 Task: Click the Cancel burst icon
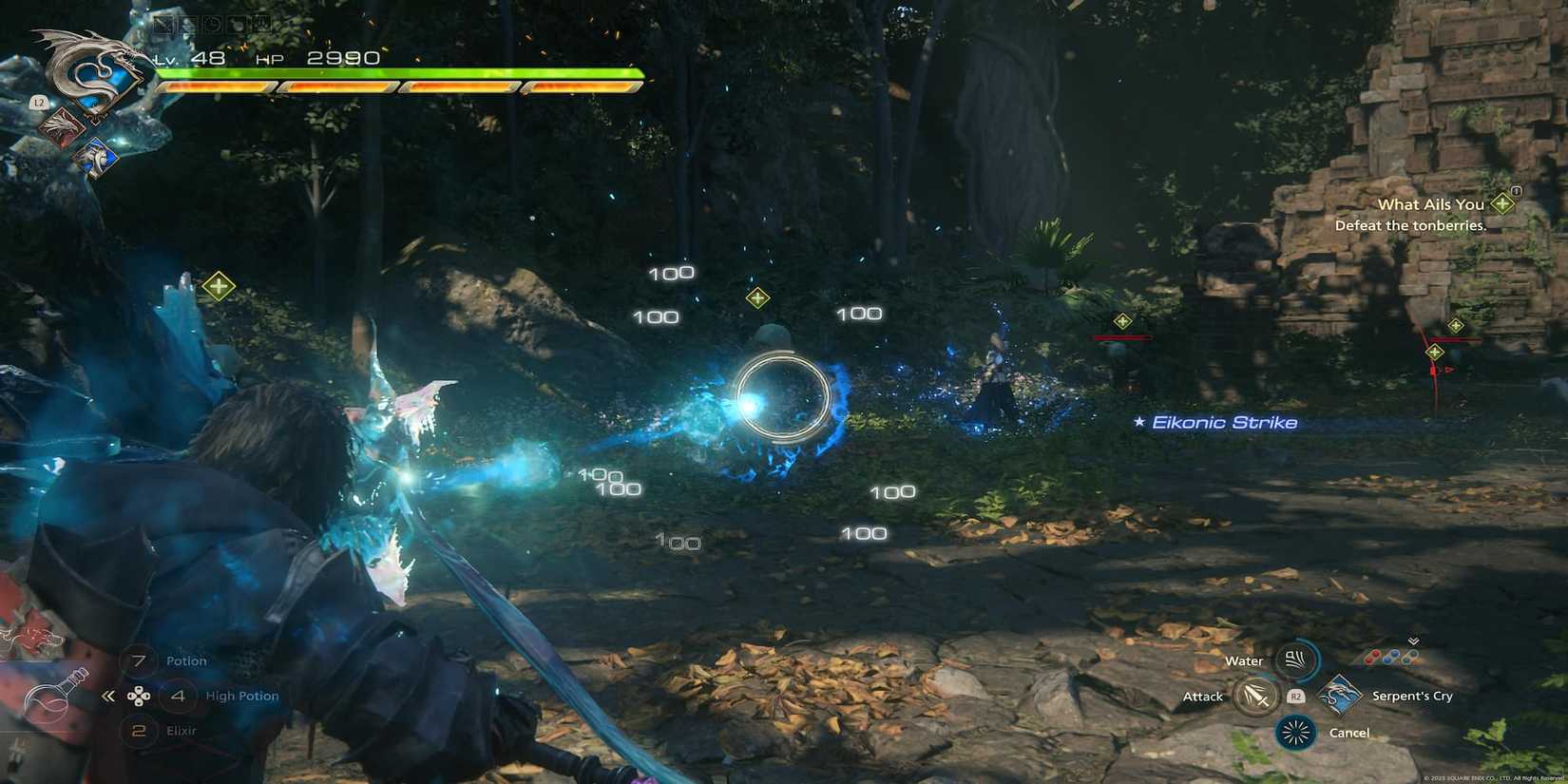(1294, 733)
